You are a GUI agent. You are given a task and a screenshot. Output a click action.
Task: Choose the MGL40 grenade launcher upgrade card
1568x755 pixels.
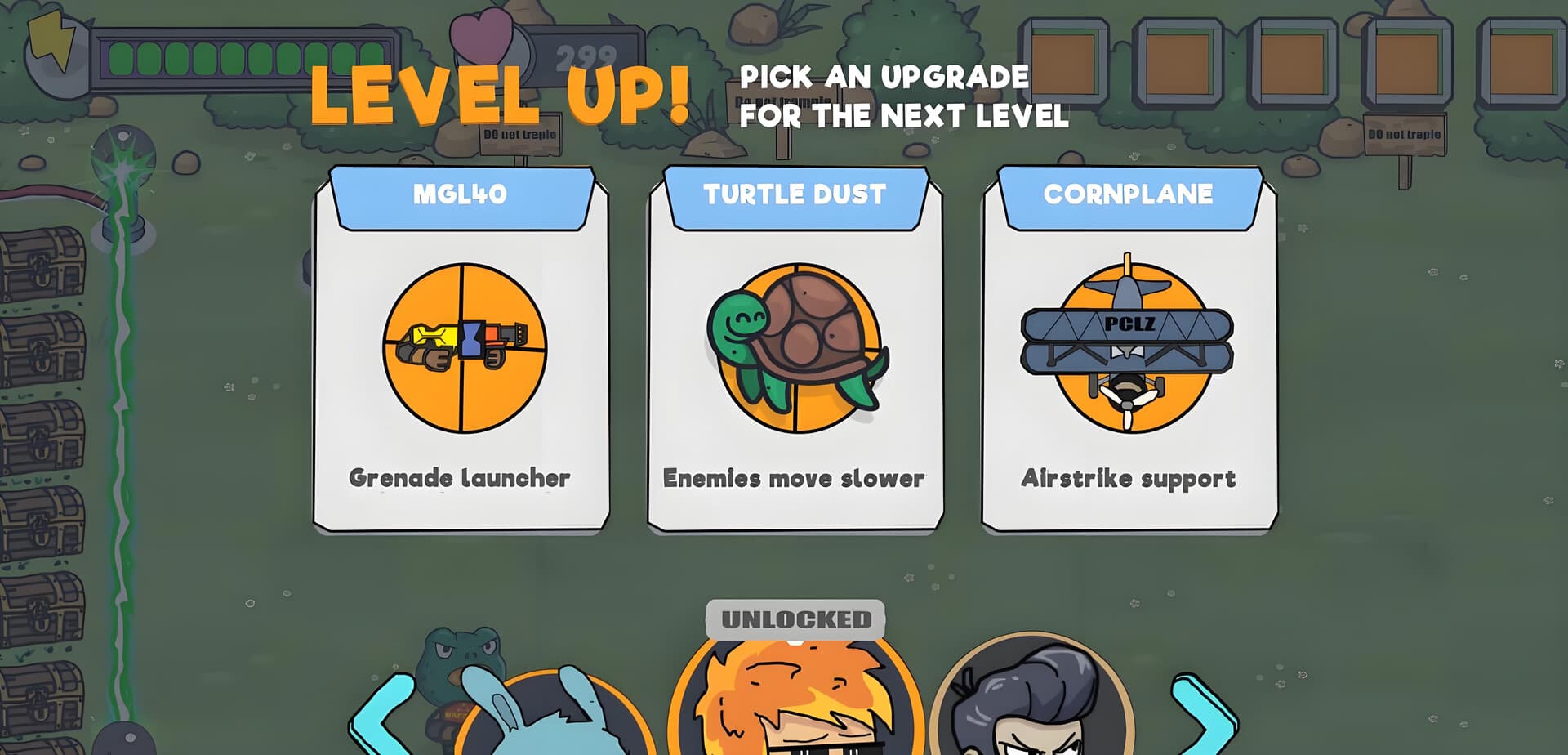461,351
